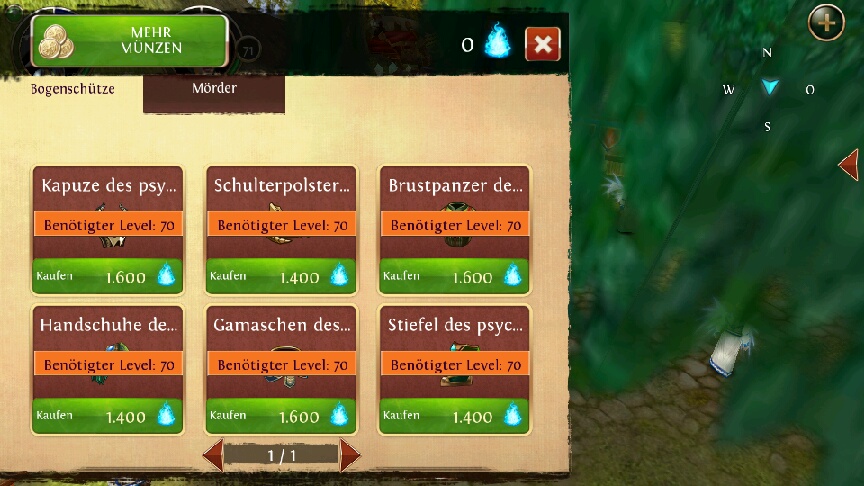Close the shop window with red X

click(542, 44)
